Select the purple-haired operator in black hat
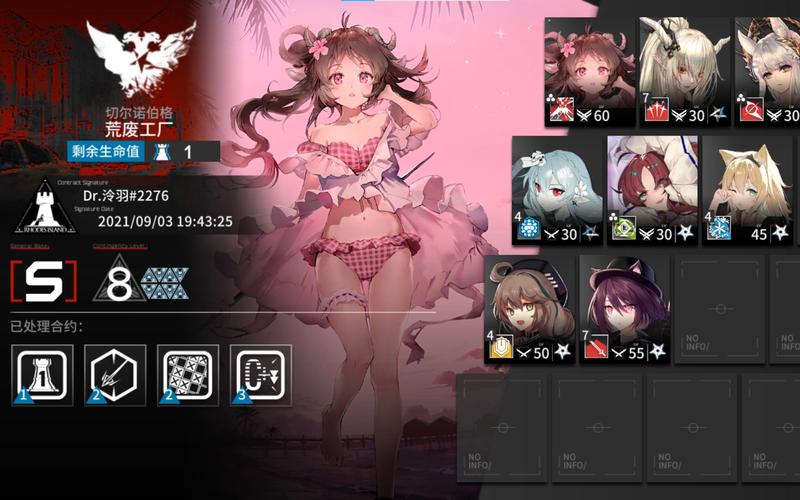 624,308
